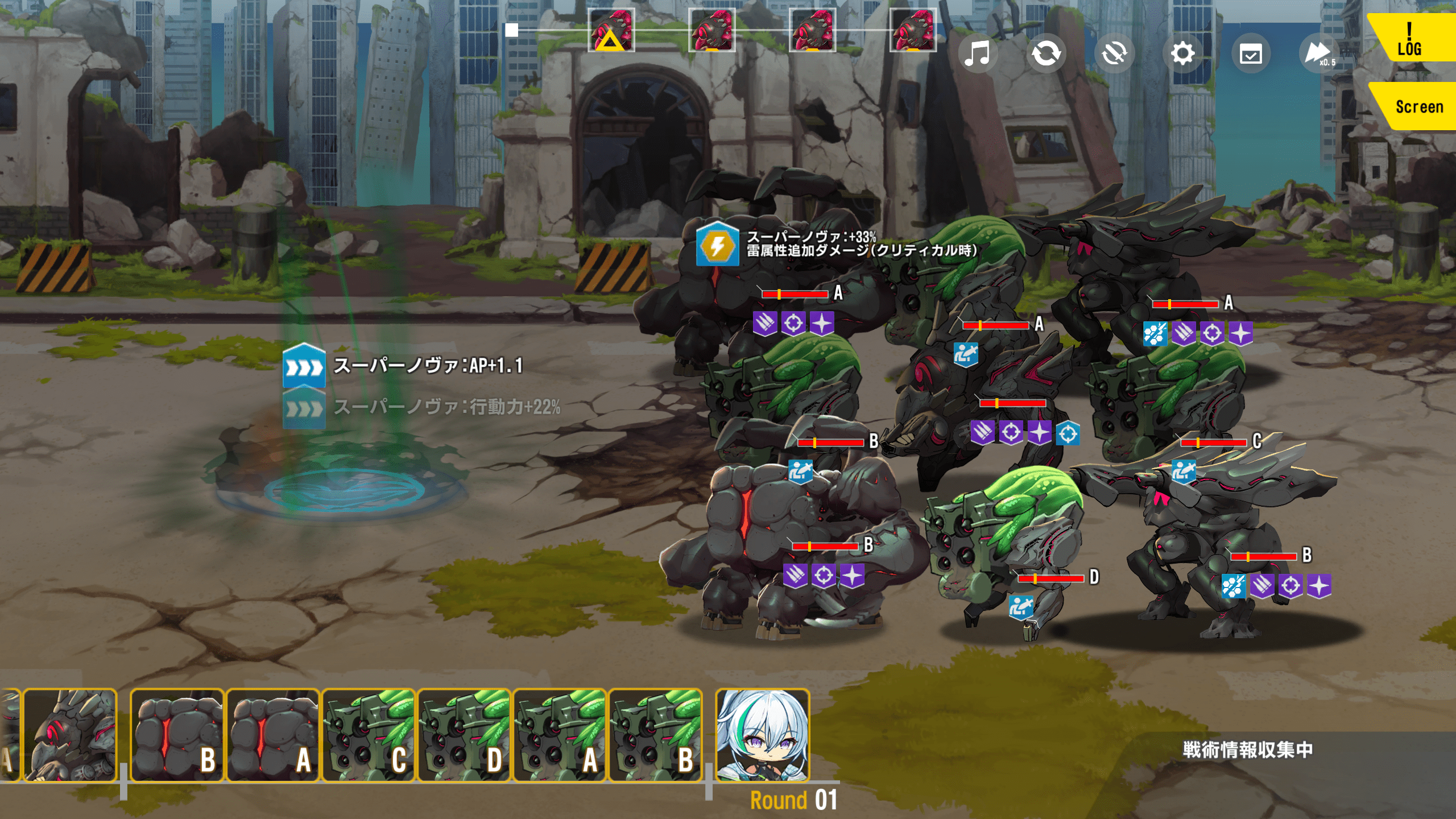Toggle the music note button
Screen dimensions: 1456x819
pos(978,54)
